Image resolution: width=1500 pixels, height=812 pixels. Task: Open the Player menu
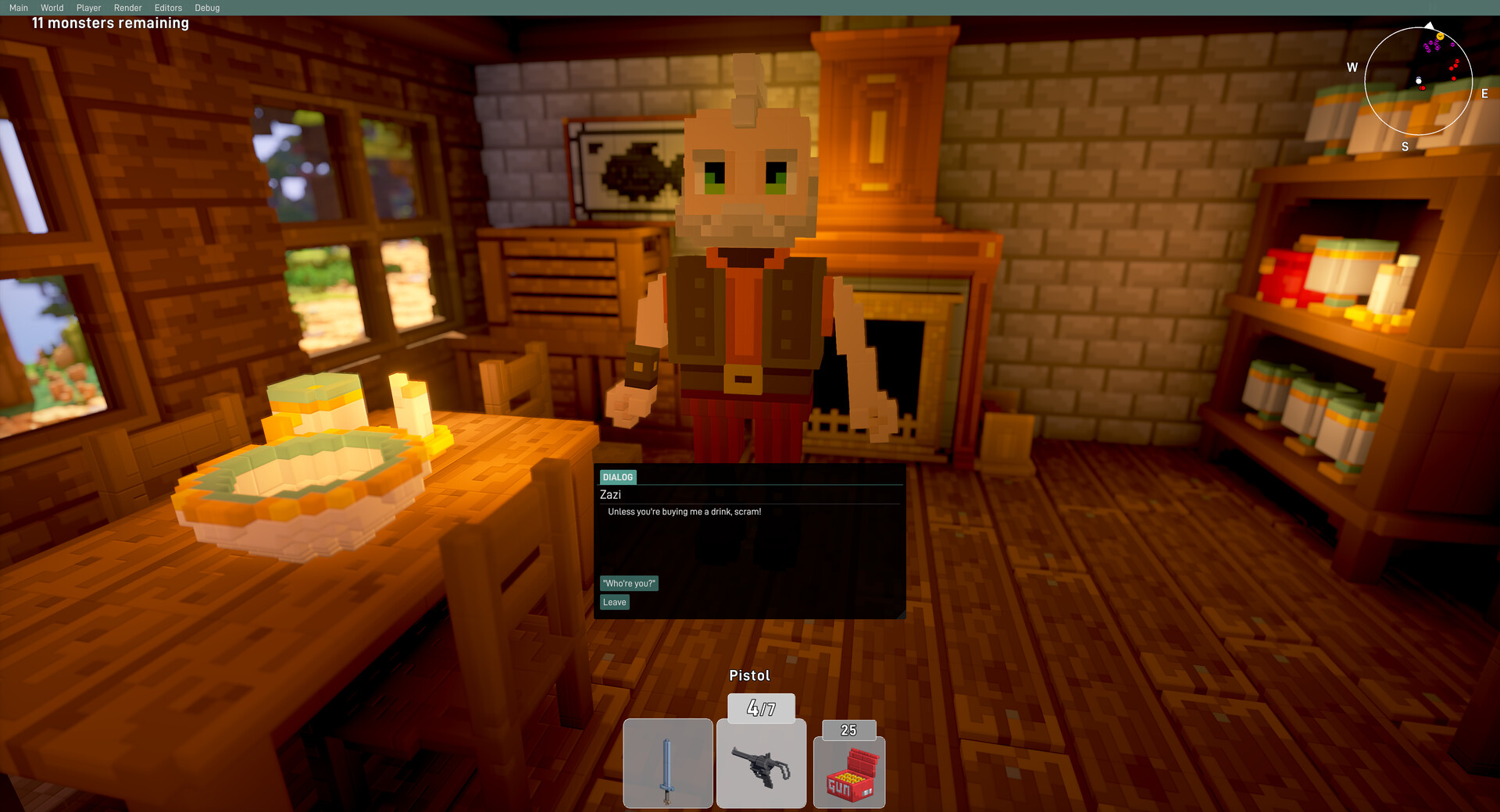point(88,7)
